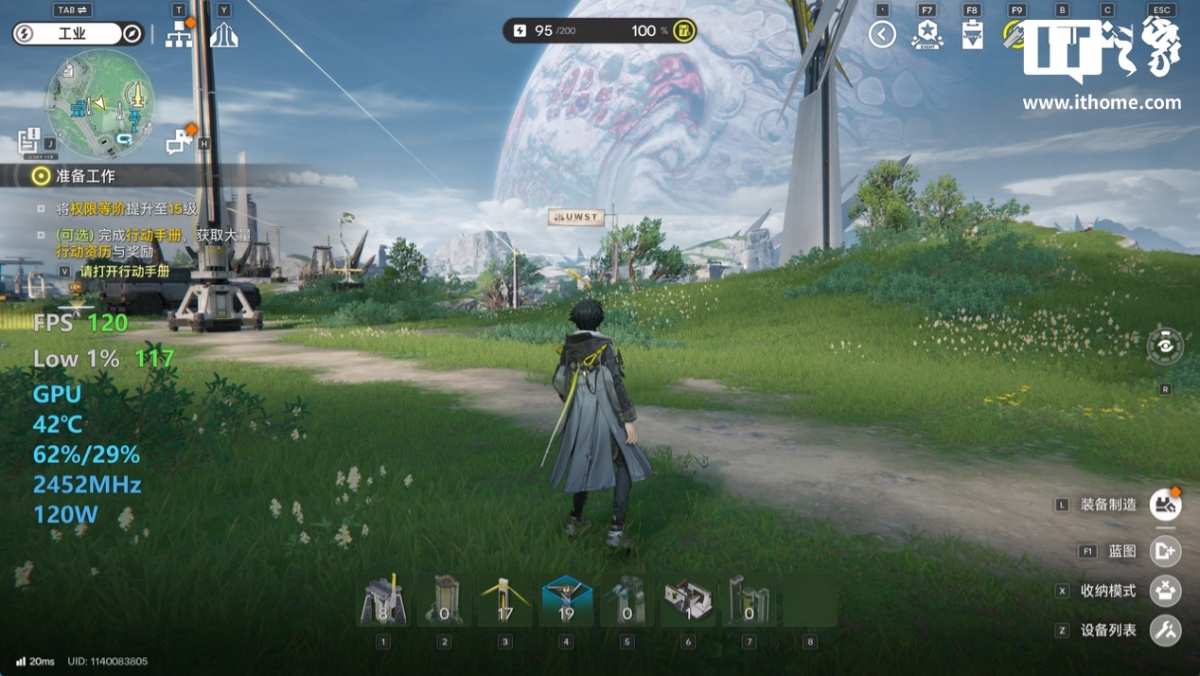Open the Event star badge icon

927,35
